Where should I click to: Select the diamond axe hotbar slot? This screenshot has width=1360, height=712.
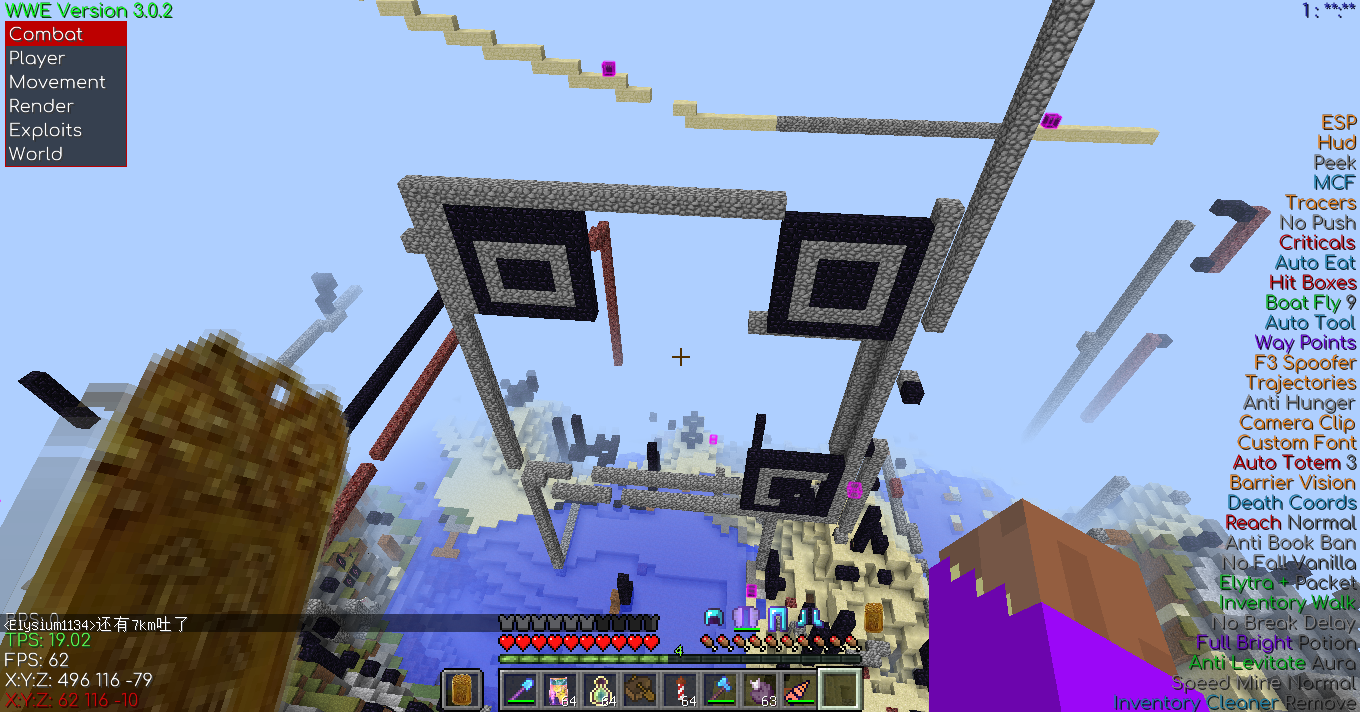[x=720, y=690]
